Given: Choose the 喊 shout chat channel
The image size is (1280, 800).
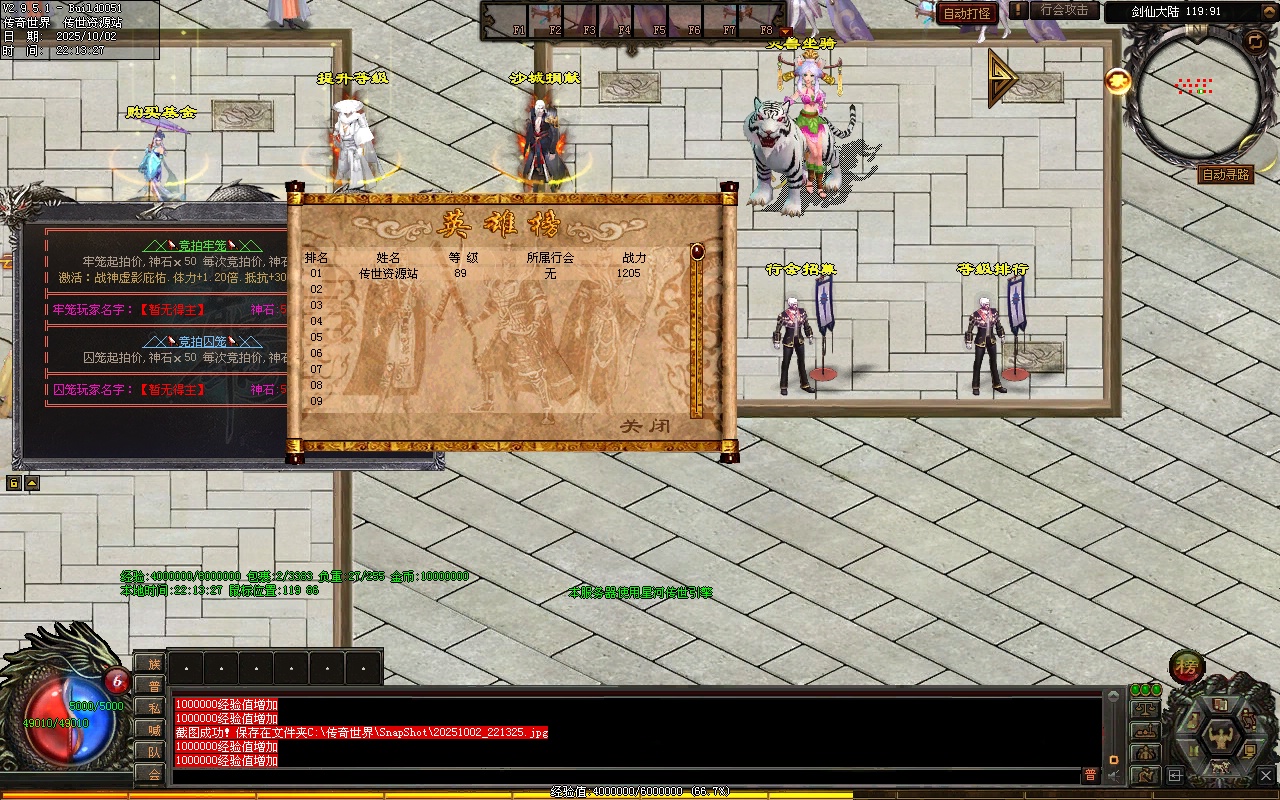Looking at the screenshot, I should click(x=153, y=730).
